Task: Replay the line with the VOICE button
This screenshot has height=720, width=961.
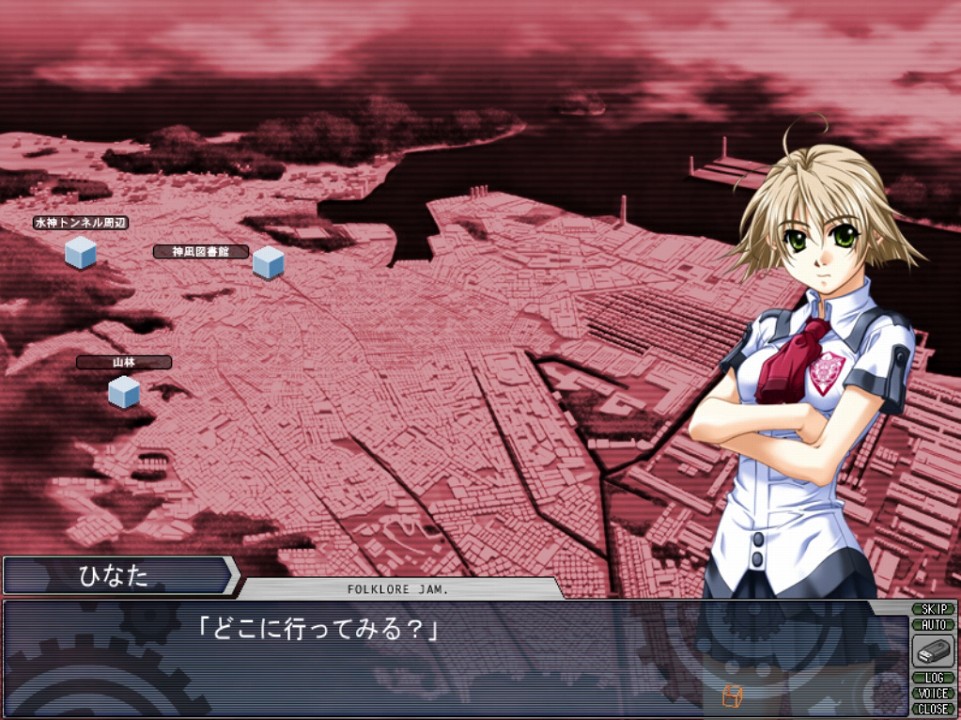Action: [933, 693]
